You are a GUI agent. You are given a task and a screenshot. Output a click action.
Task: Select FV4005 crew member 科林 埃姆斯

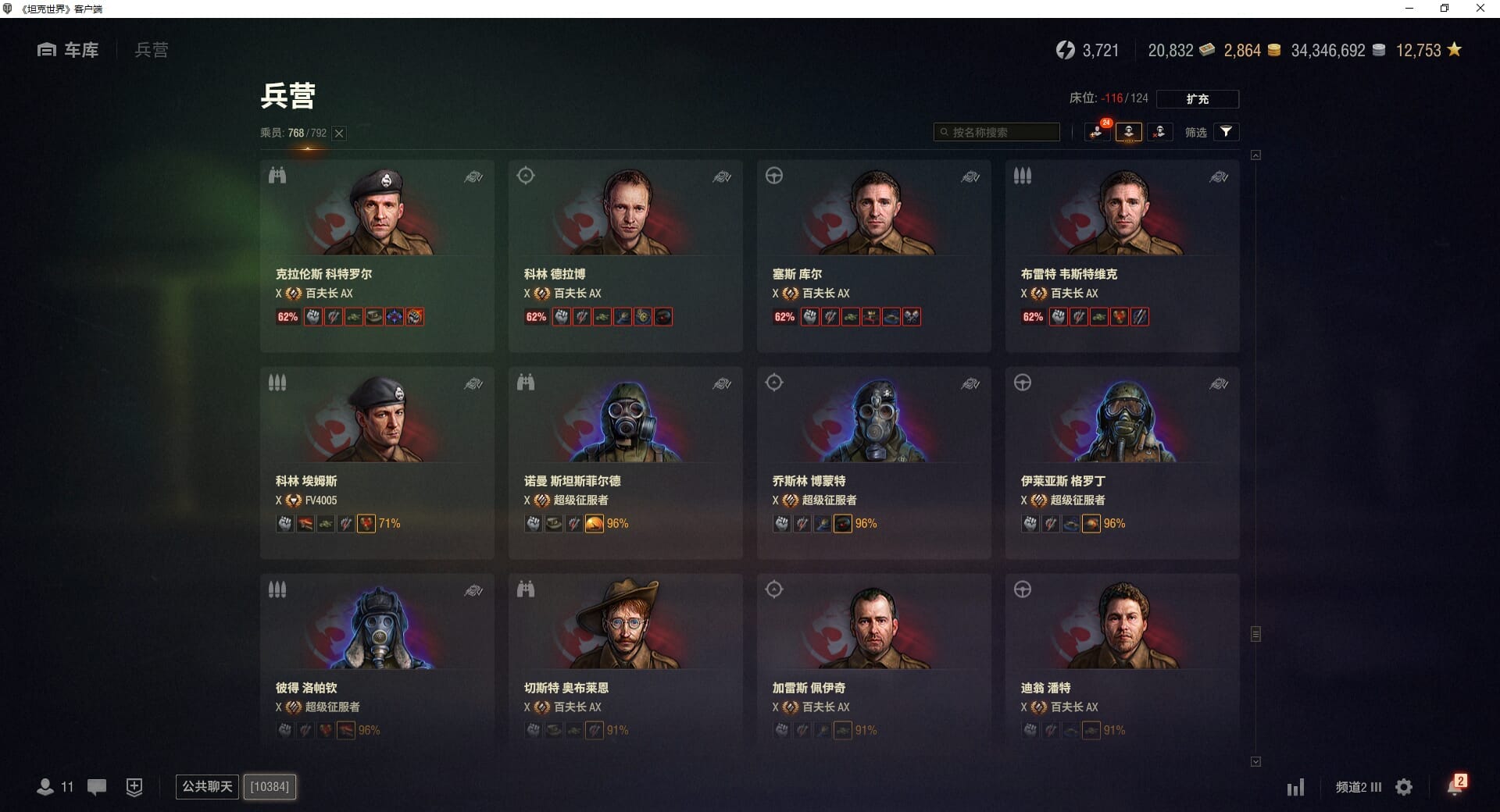point(377,461)
